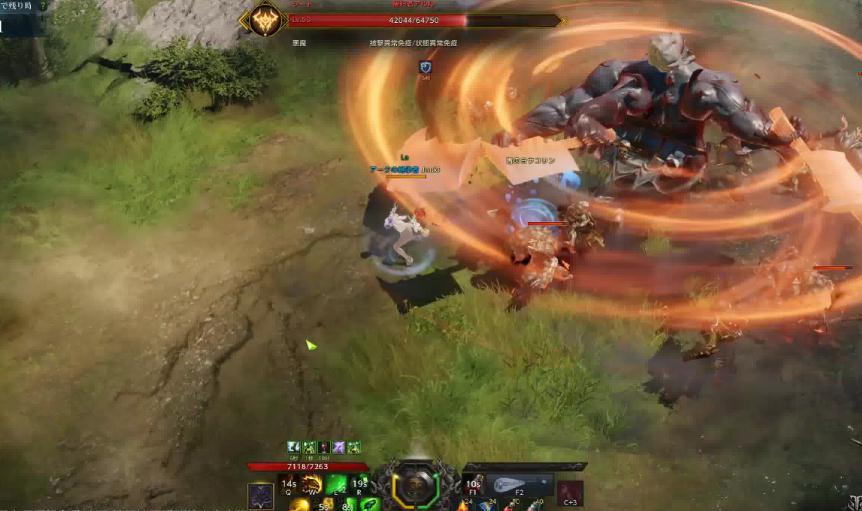862x511 pixels.
Task: Use the orange W skill
Action: [x=313, y=485]
